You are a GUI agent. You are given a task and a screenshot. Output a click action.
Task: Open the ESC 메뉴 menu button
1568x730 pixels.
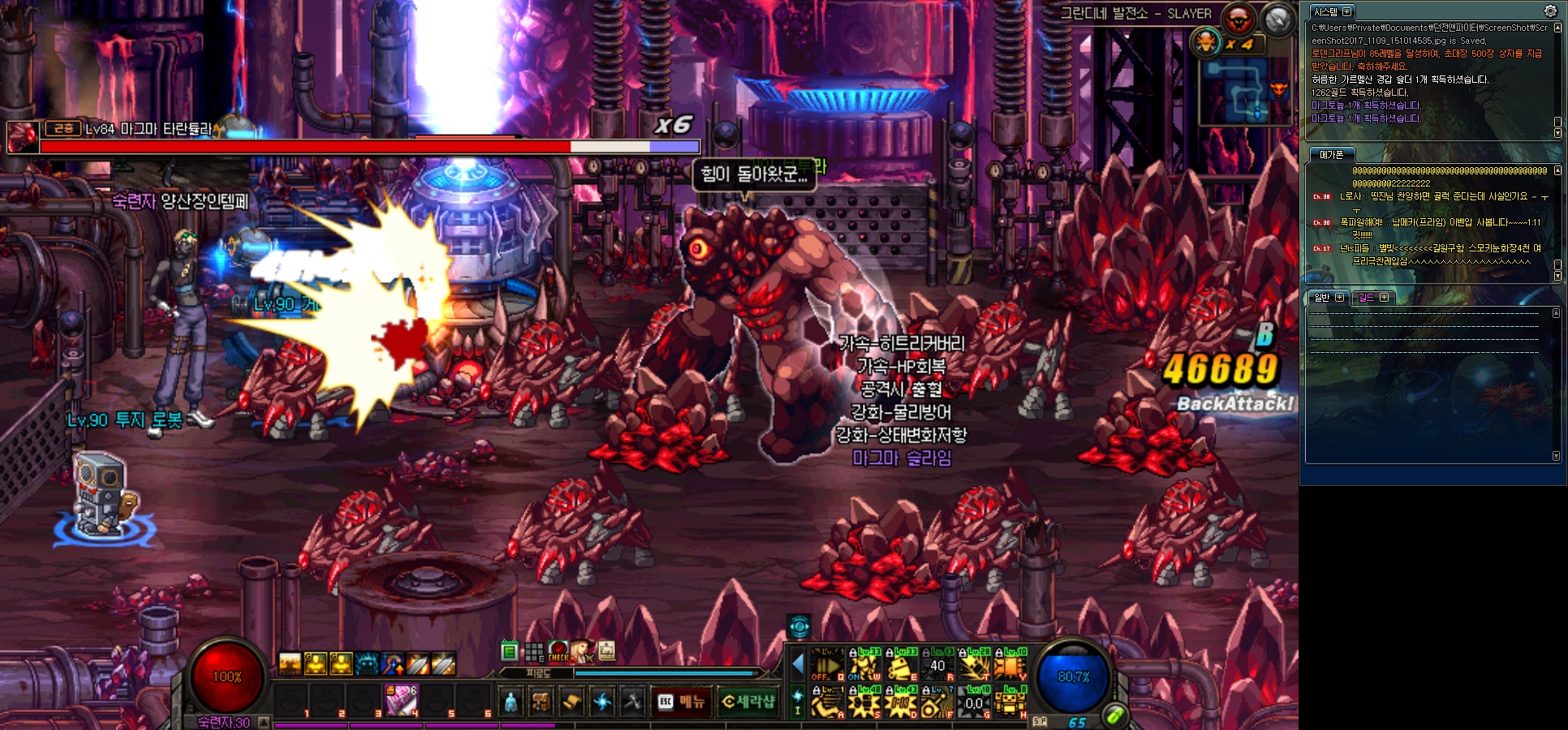click(682, 702)
